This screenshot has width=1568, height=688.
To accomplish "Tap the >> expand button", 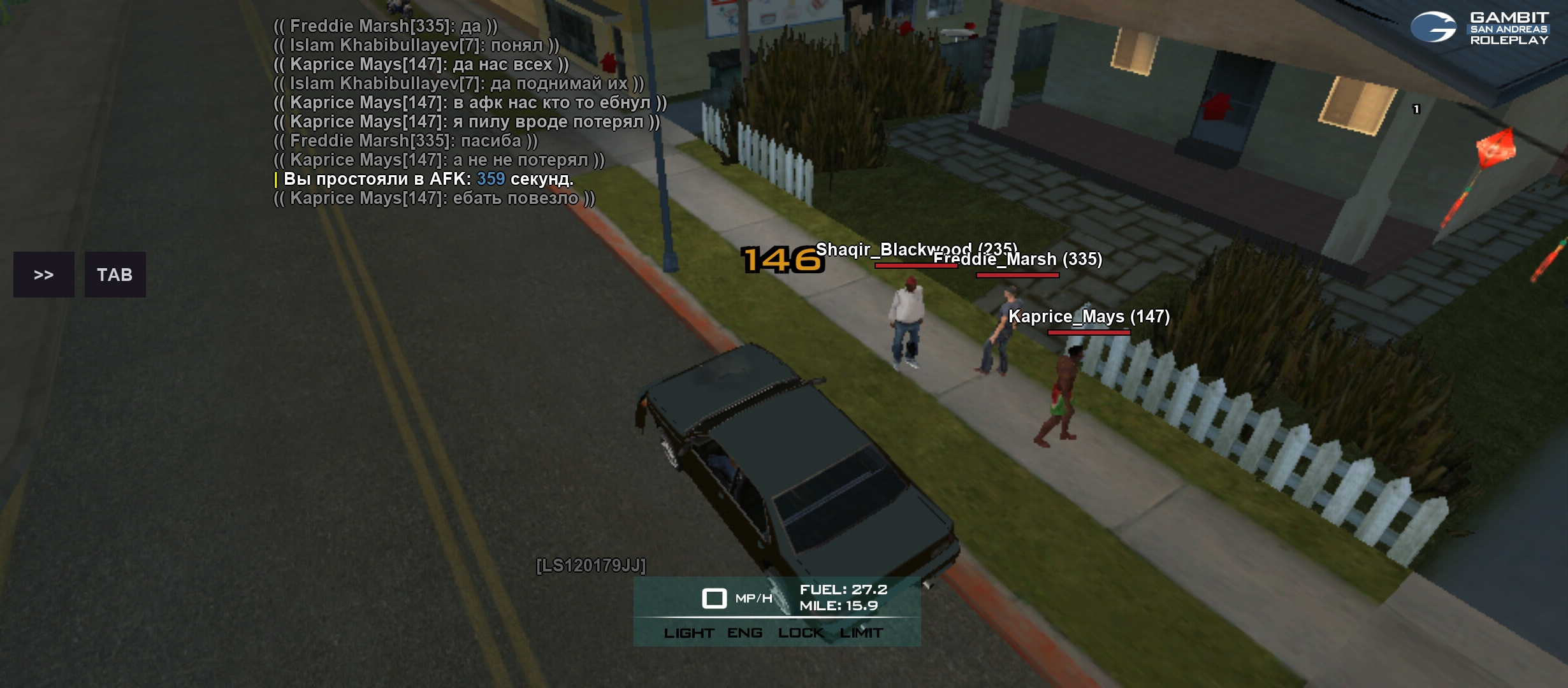I will point(43,275).
